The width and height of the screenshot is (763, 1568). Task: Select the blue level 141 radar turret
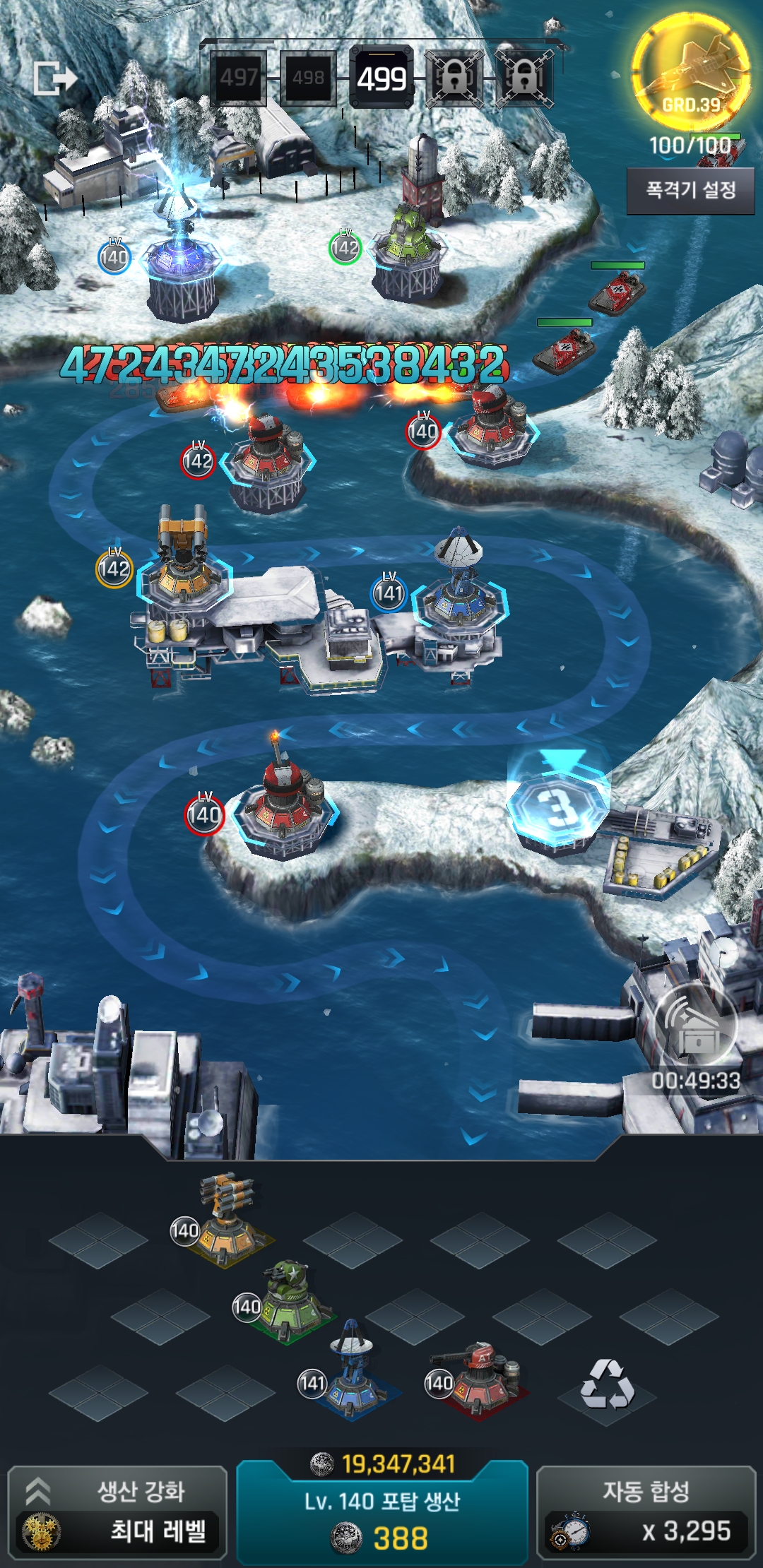tap(353, 1374)
